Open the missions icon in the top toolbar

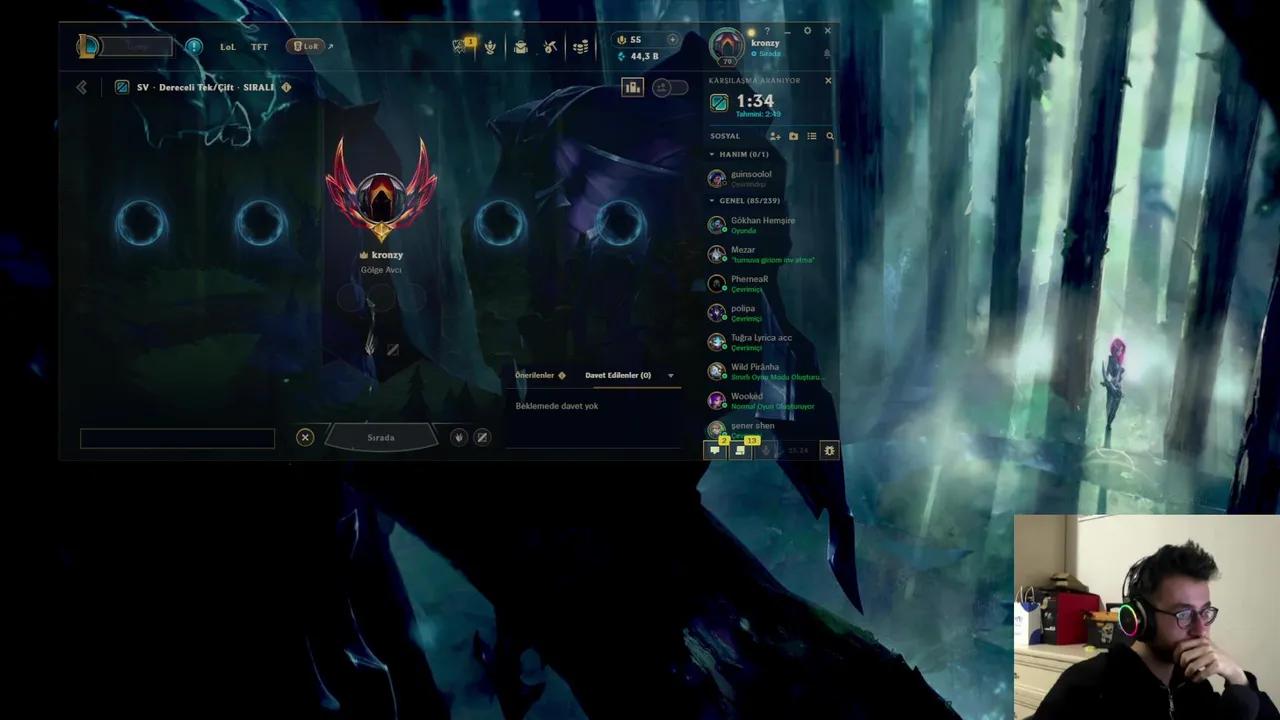pos(459,46)
